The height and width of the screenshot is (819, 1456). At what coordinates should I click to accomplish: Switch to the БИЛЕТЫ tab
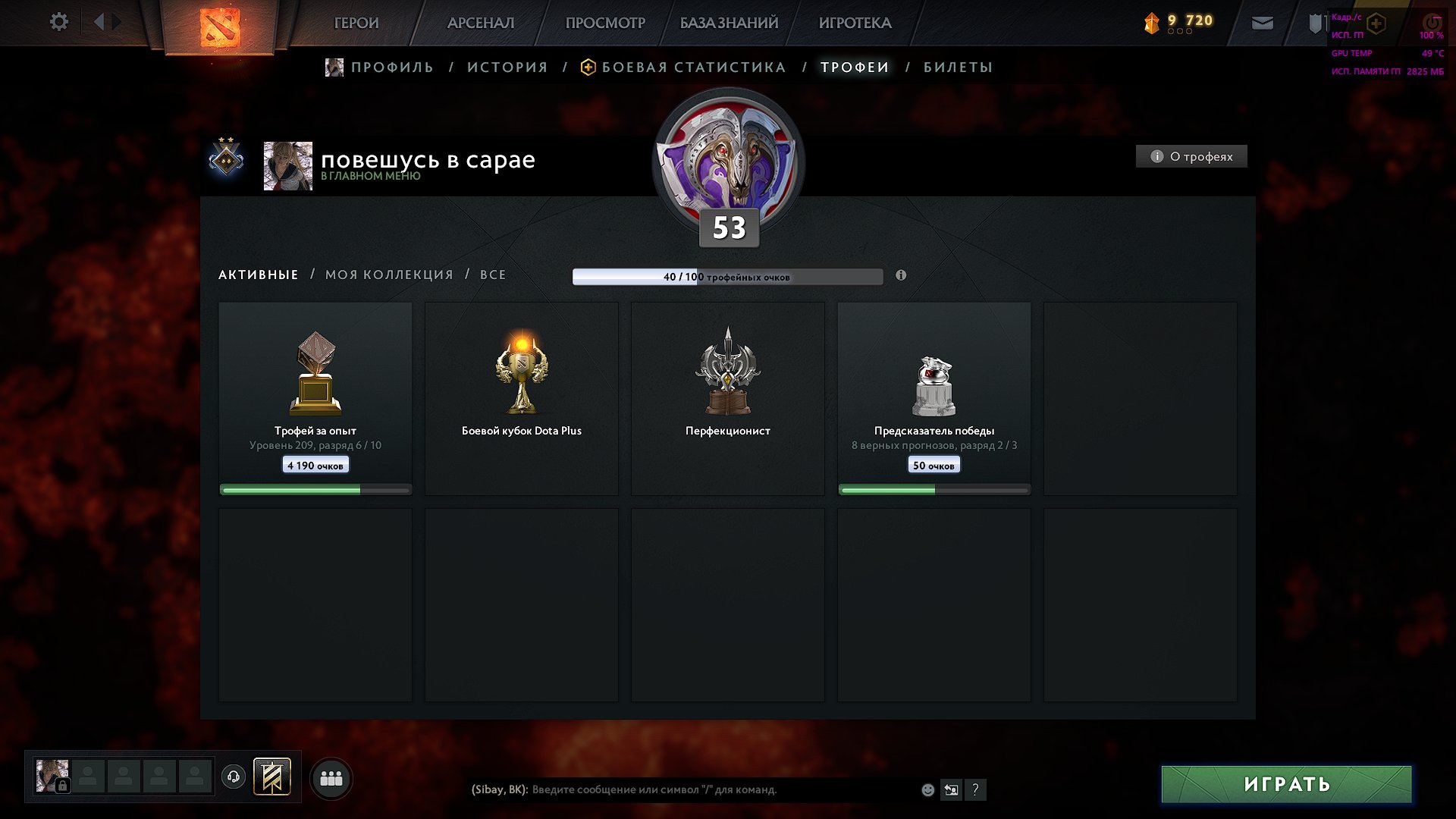click(x=957, y=67)
